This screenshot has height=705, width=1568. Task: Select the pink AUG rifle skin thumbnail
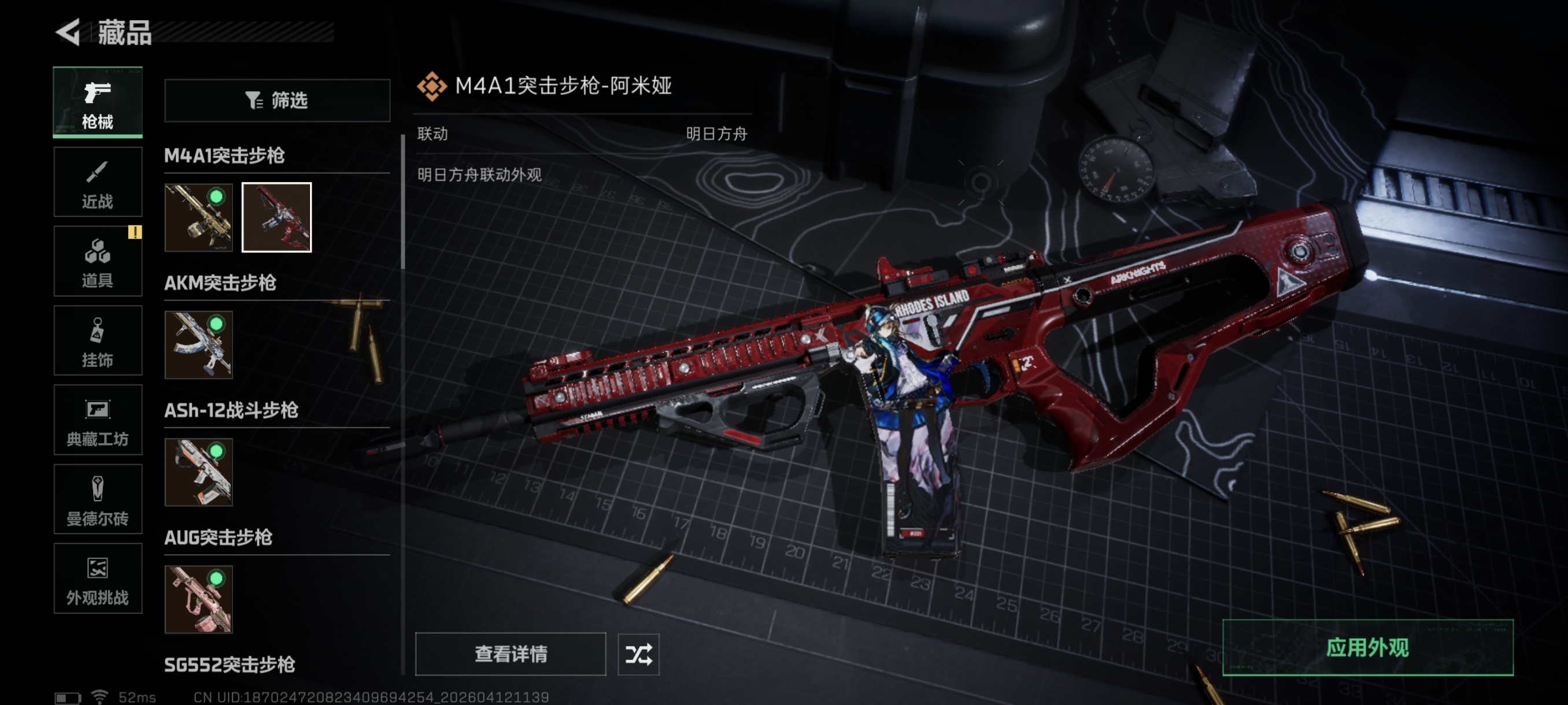pyautogui.click(x=198, y=599)
